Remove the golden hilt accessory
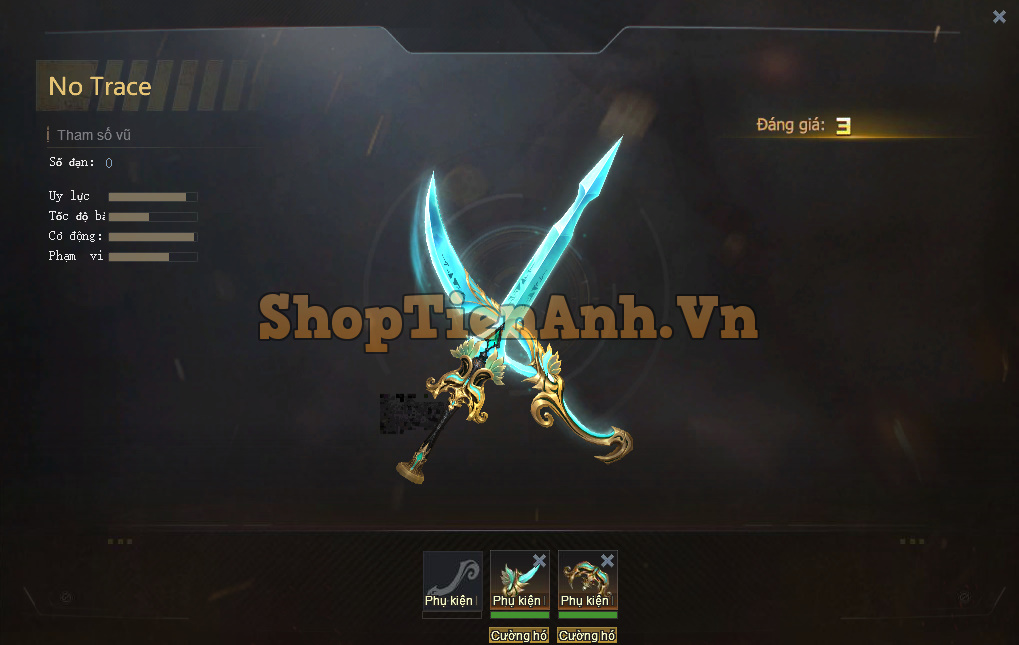Viewport: 1019px width, 645px height. point(607,560)
